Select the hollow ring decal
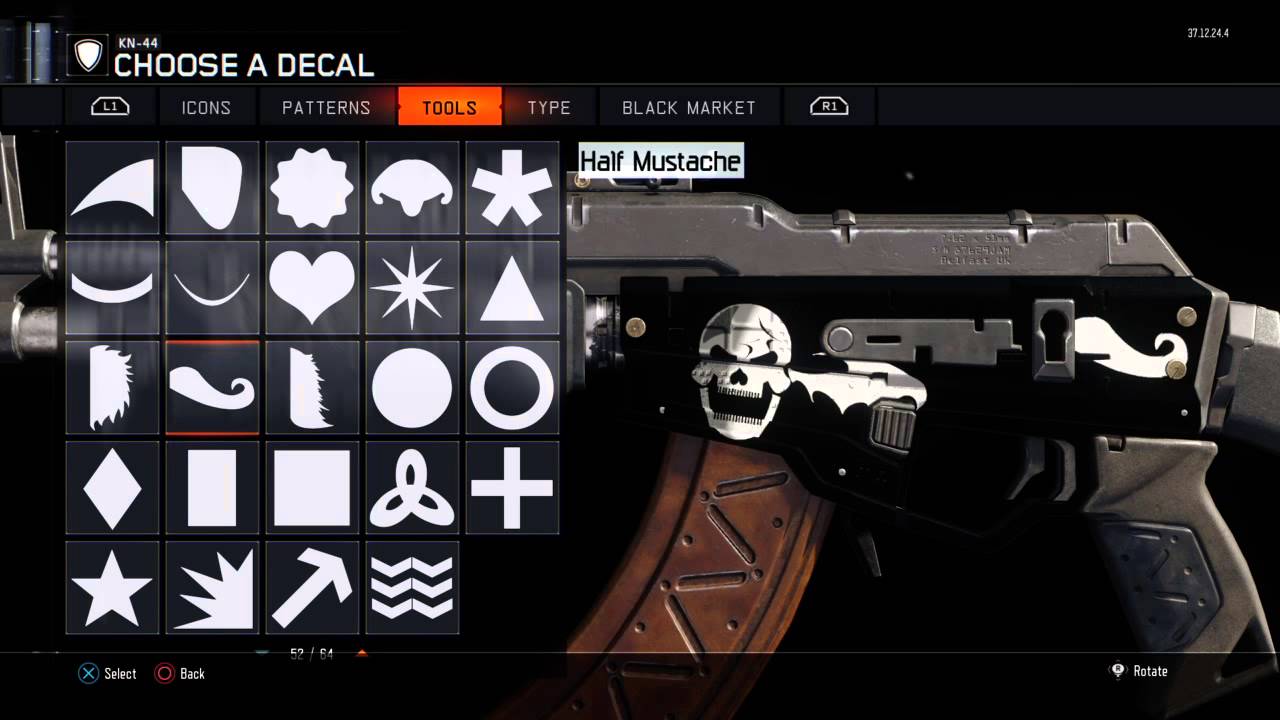 [512, 388]
